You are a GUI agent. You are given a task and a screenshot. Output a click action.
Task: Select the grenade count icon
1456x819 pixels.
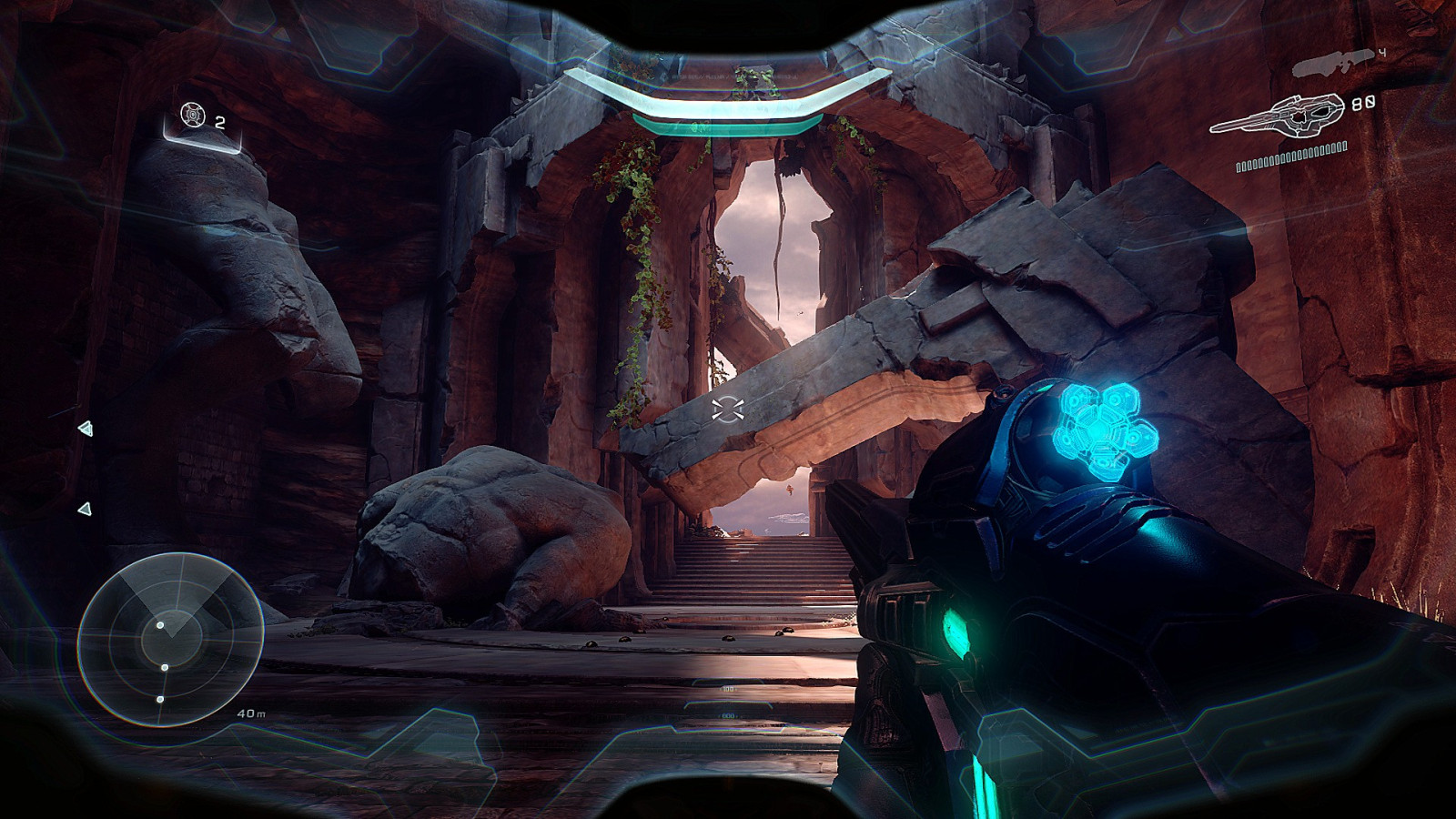[x=193, y=116]
